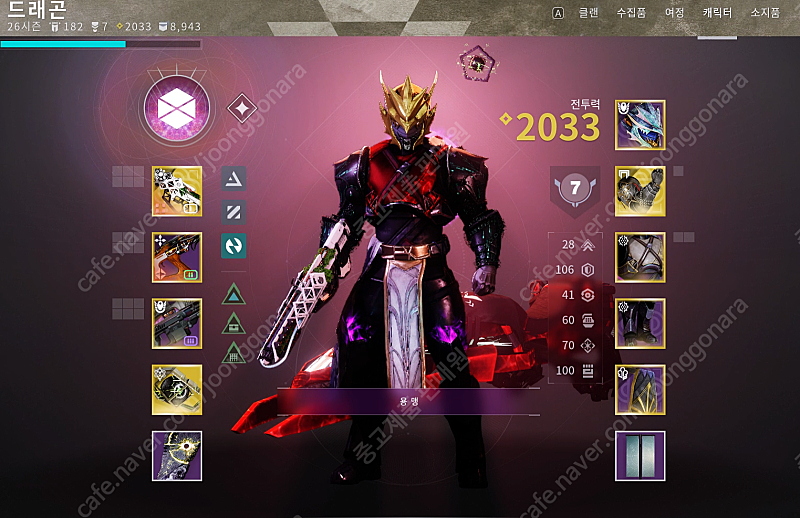Open the emblem banner slot
800x518 pixels.
point(640,455)
